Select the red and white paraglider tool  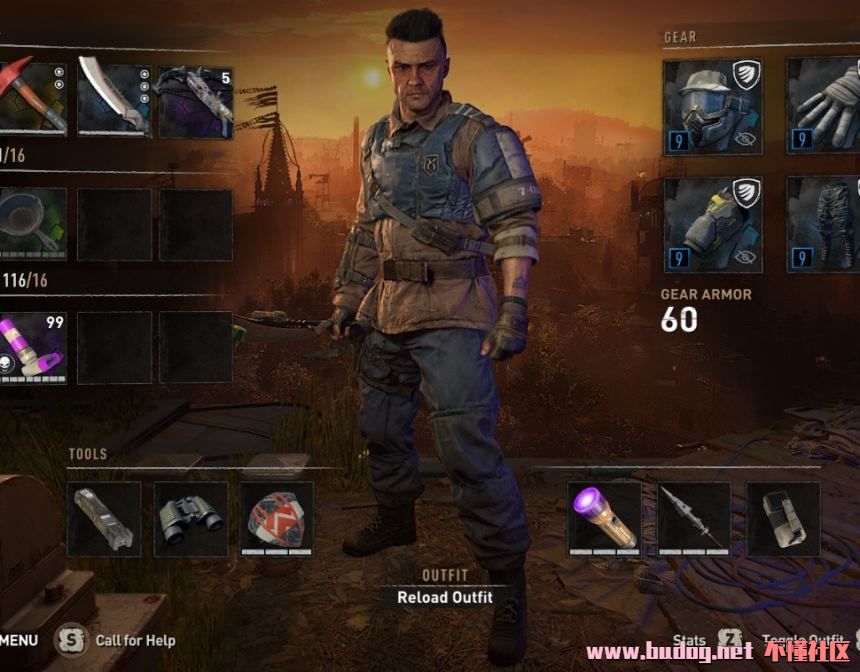(276, 518)
